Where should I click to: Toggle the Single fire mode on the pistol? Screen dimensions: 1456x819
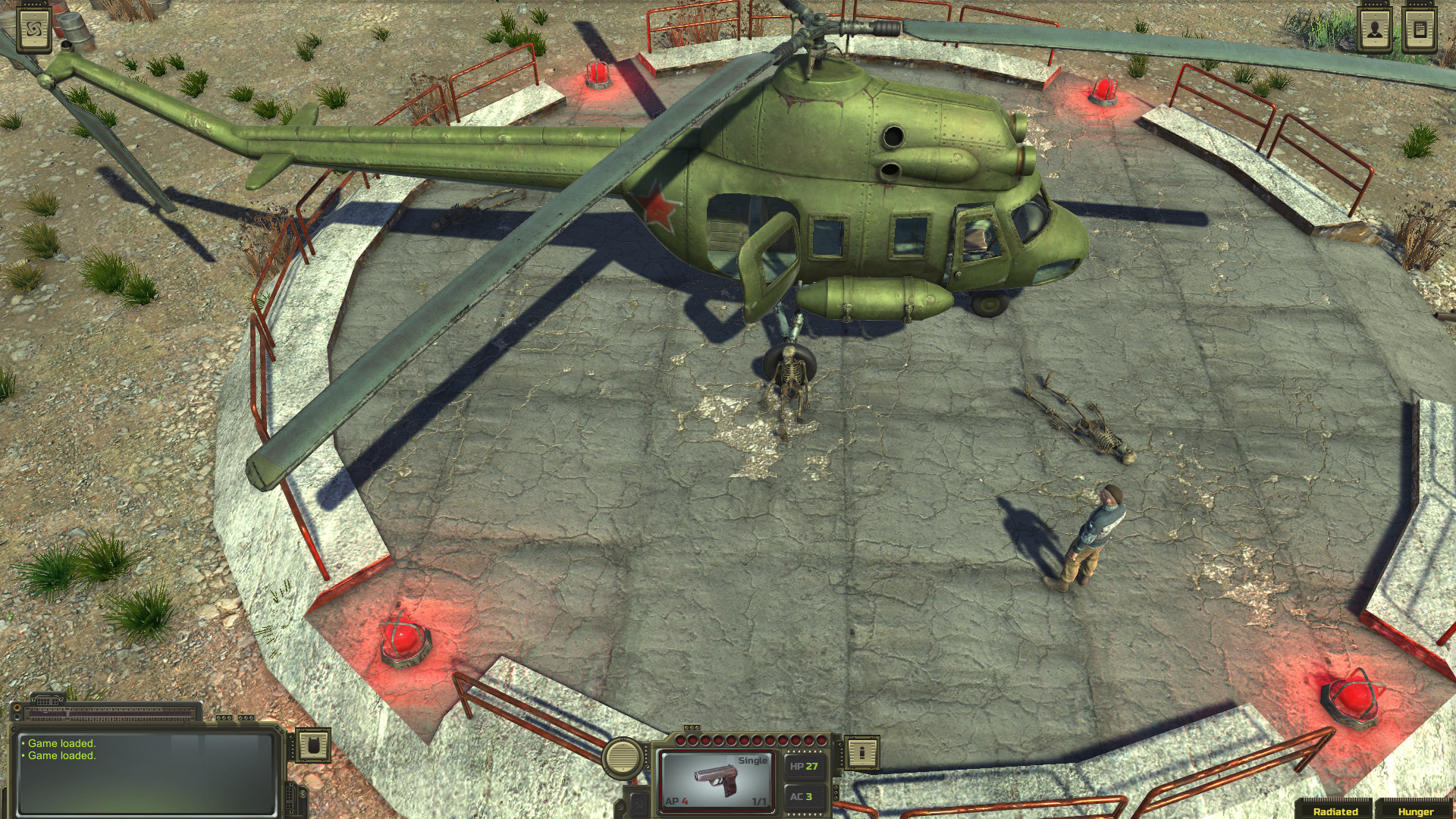[752, 760]
